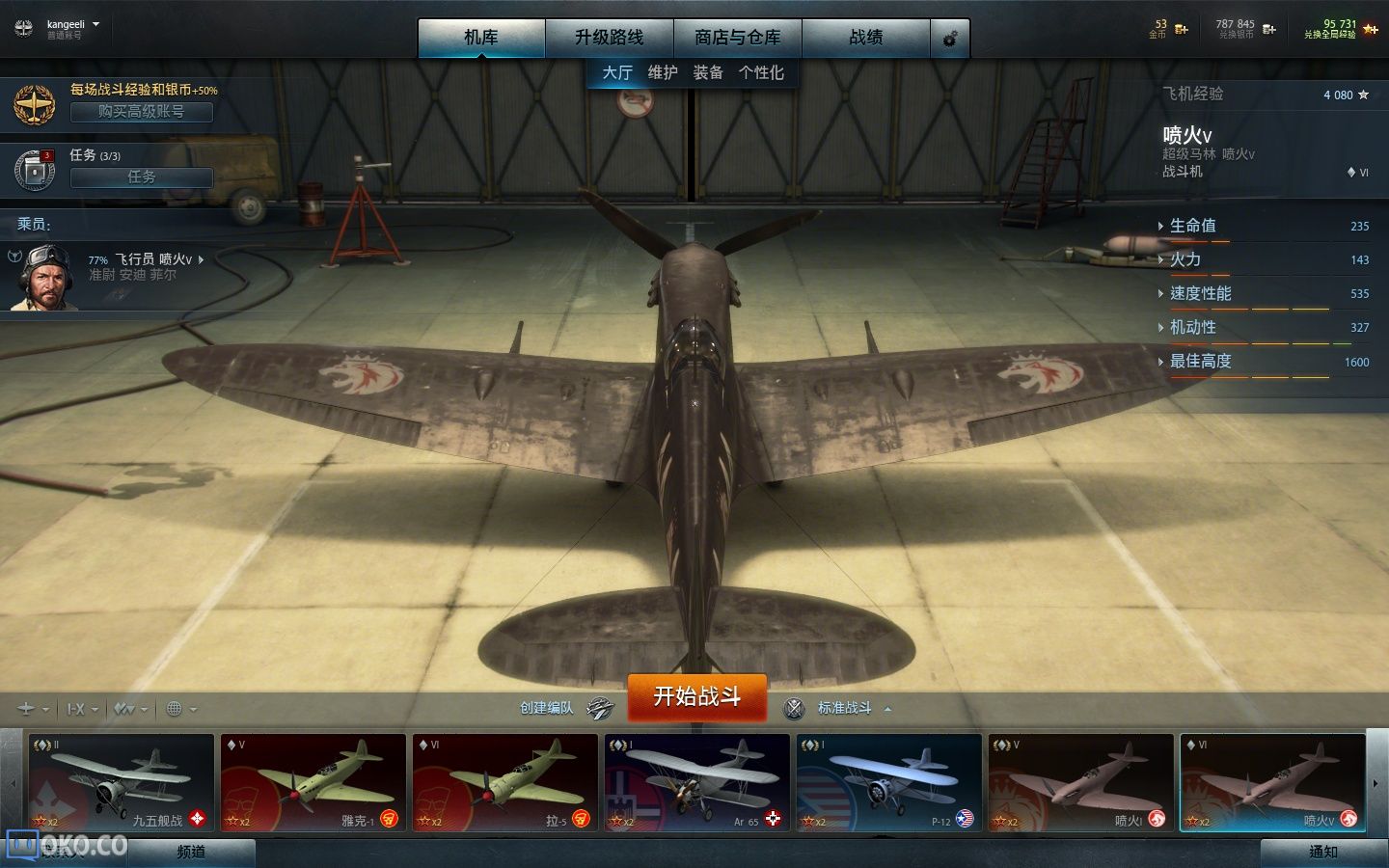
Task: Open the 任务 missions button
Action: click(141, 176)
